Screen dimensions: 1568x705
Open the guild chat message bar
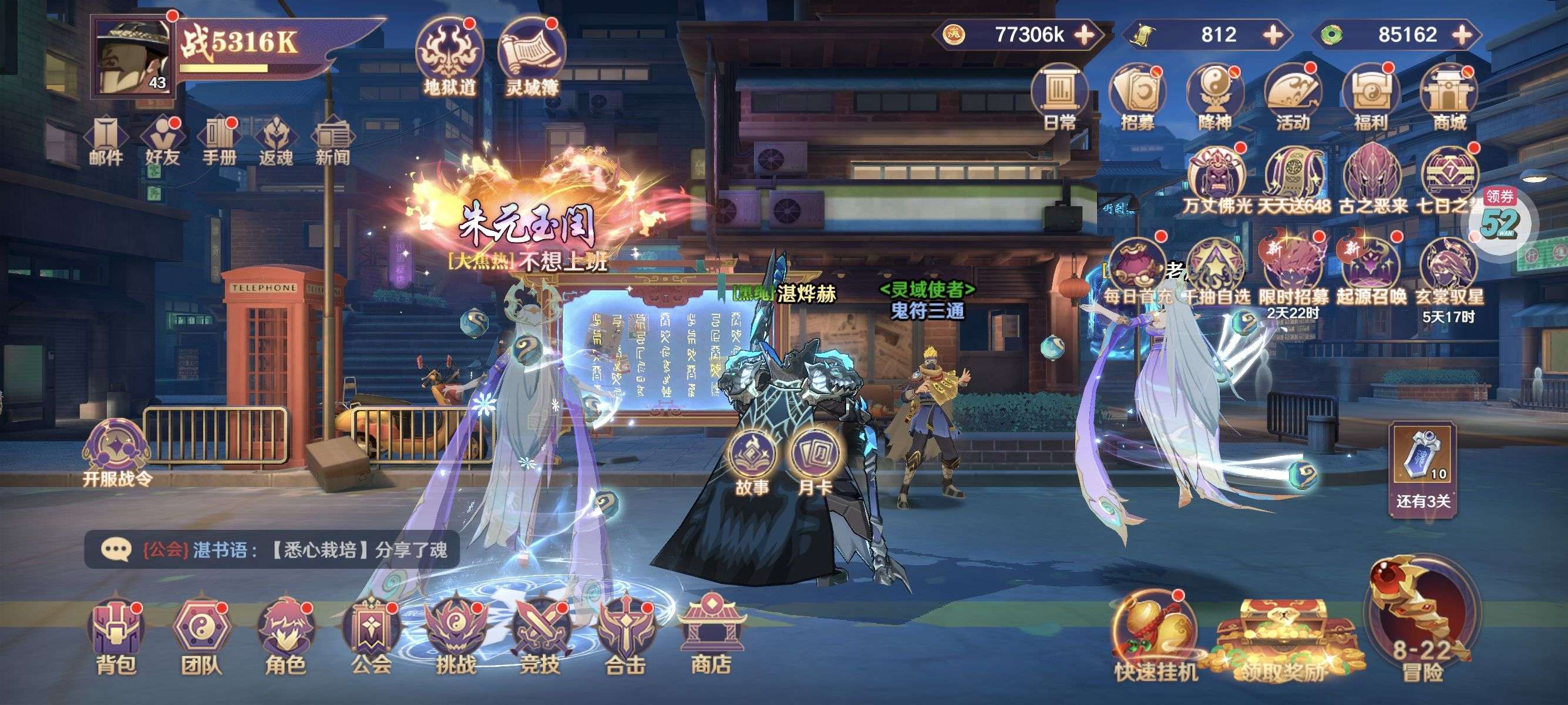[271, 550]
